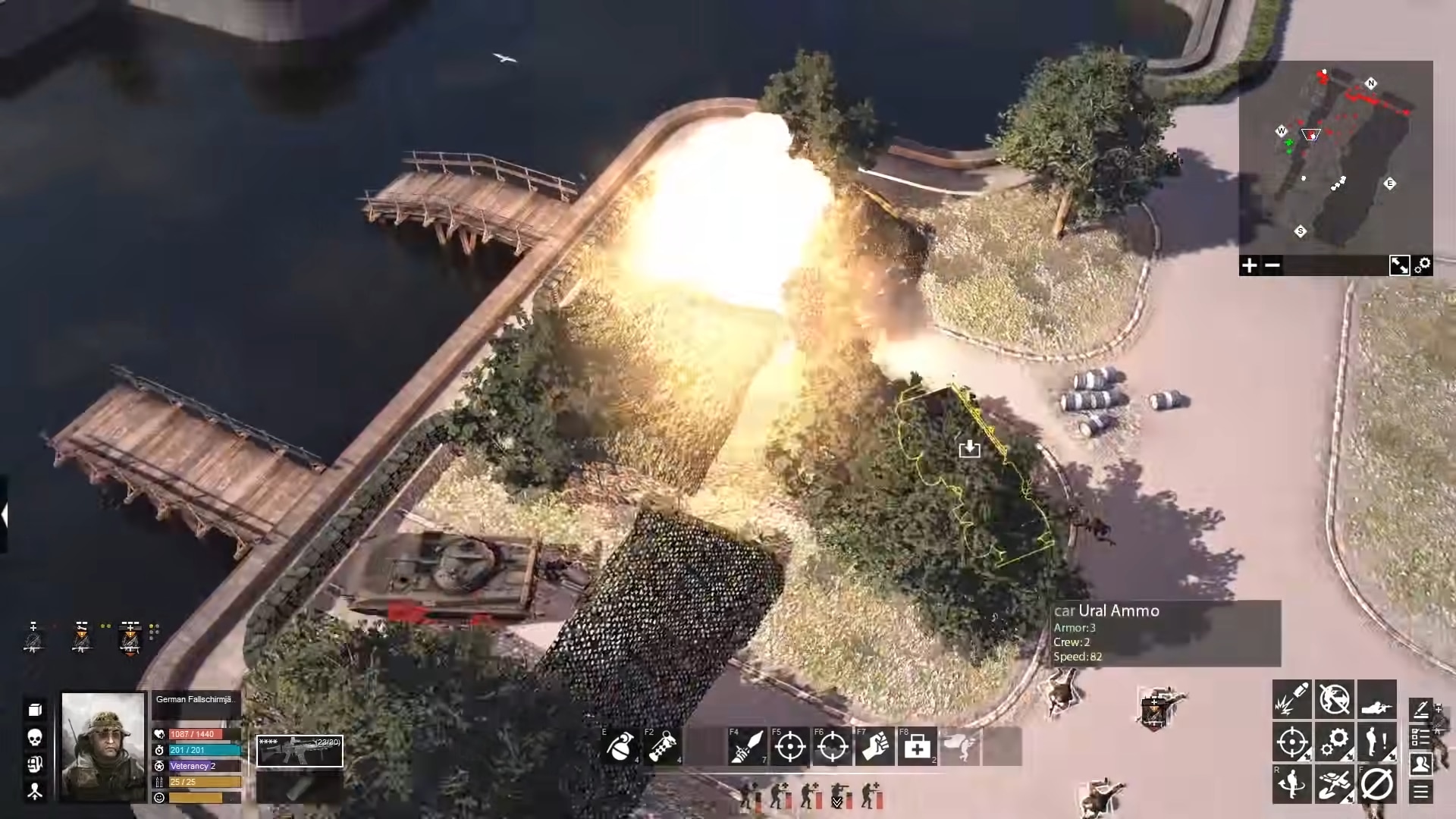Use the F8 medkit ability
Image resolution: width=1456 pixels, height=819 pixels.
click(x=917, y=747)
